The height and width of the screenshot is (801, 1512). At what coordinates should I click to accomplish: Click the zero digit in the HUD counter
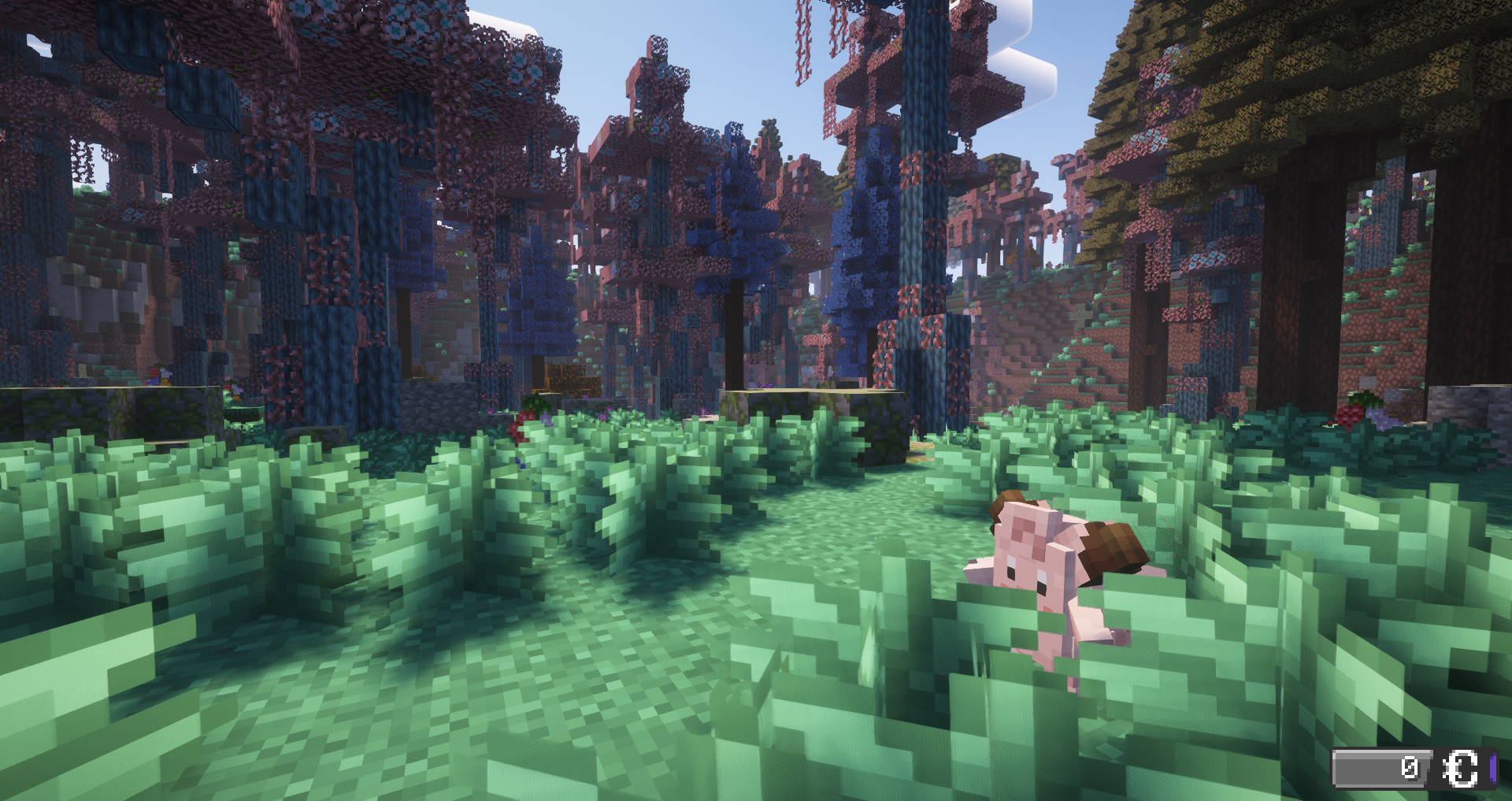(x=1411, y=769)
